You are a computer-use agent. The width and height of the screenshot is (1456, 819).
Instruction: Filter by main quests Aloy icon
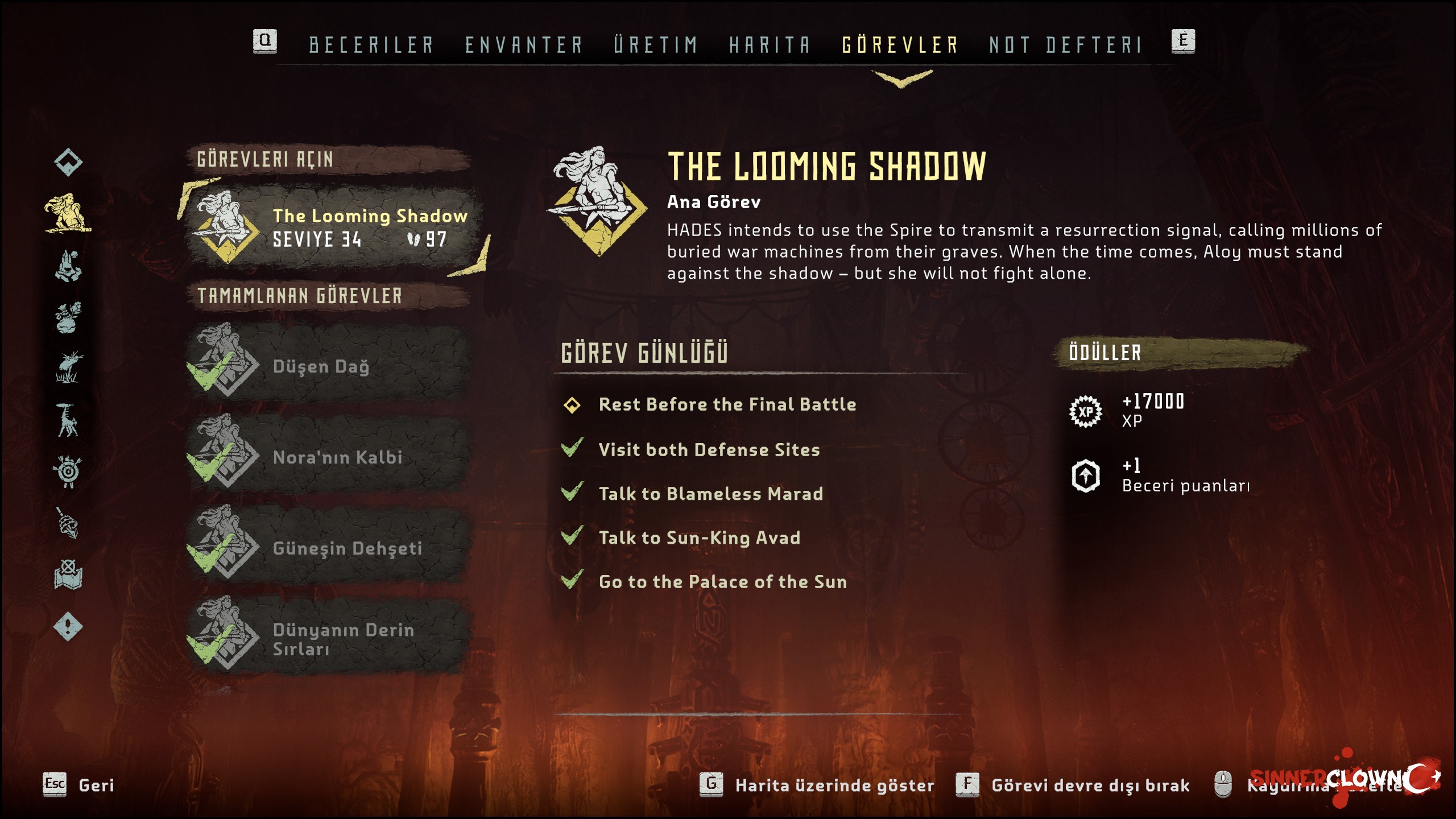(68, 213)
